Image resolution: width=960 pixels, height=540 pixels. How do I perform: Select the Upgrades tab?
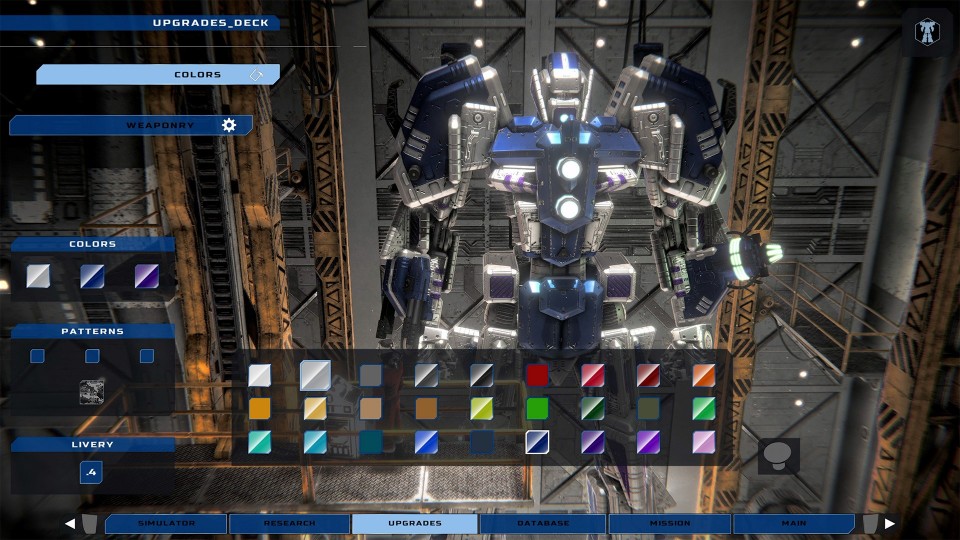tap(415, 523)
